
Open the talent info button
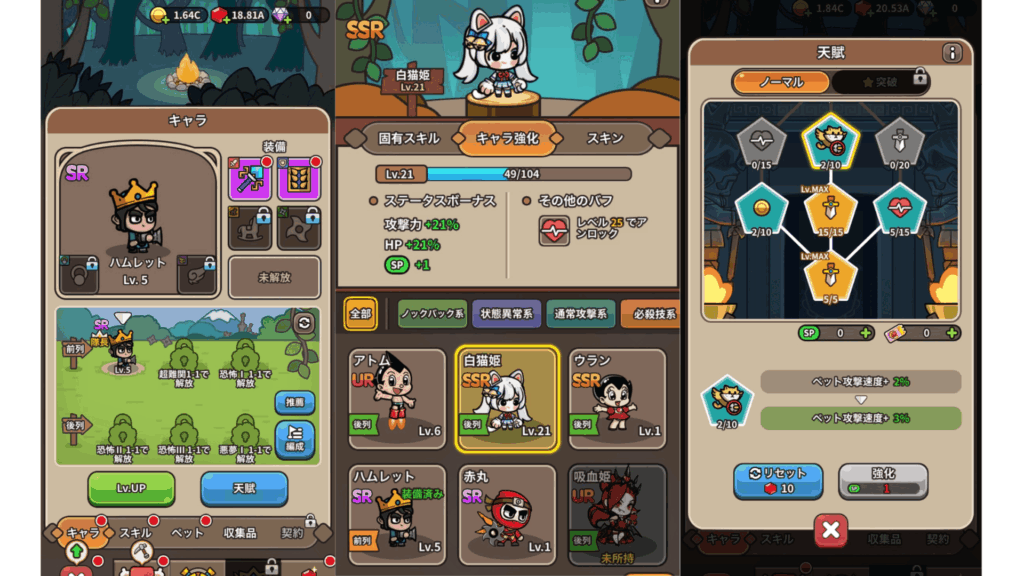(x=951, y=53)
